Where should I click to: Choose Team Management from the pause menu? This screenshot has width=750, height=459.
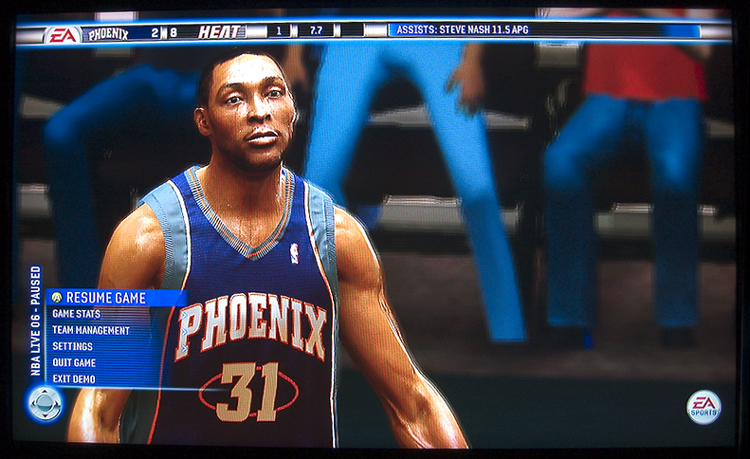click(91, 330)
